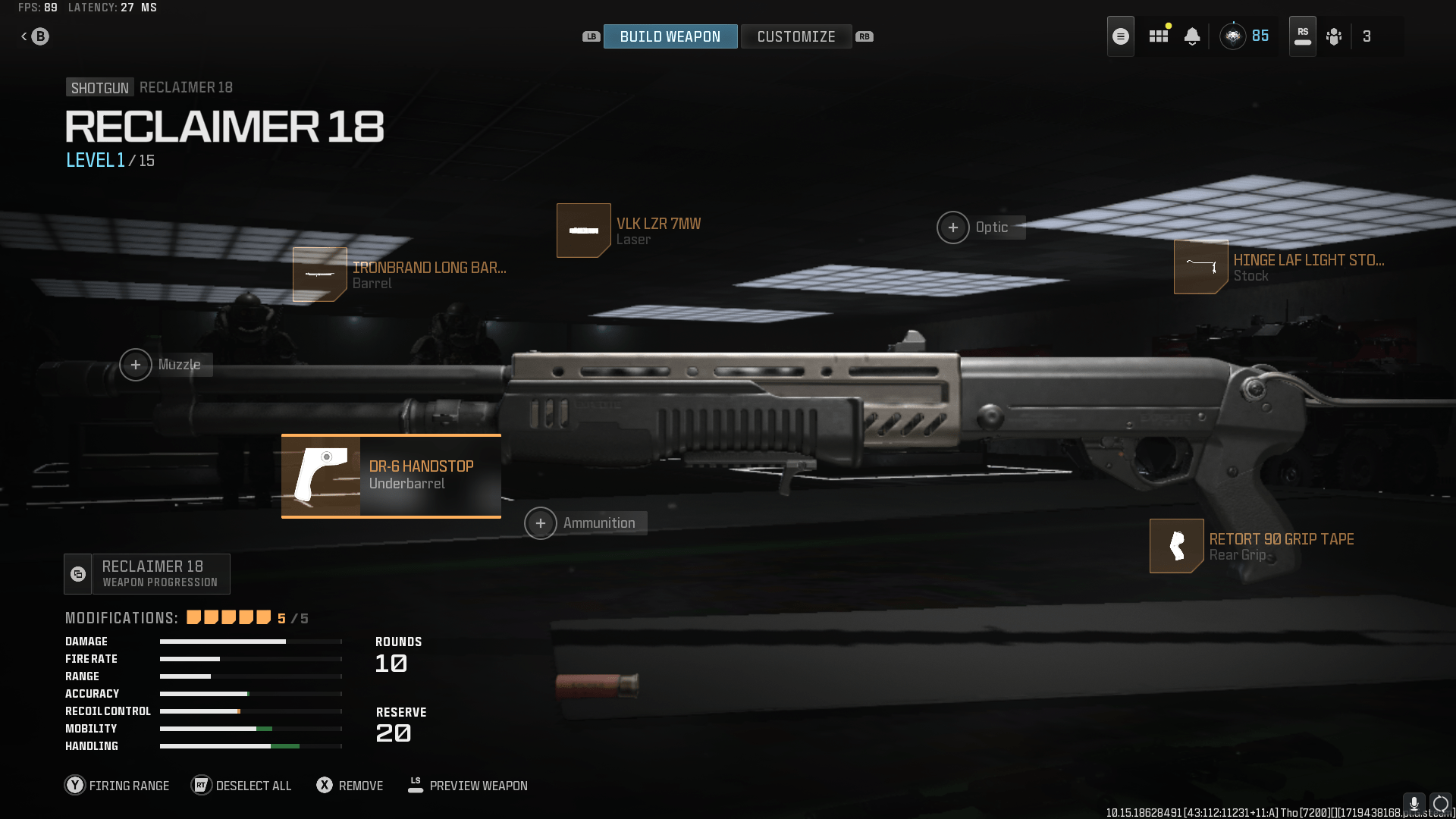Open the social friends icon showing 3
This screenshot has width=1456, height=819.
1334,36
